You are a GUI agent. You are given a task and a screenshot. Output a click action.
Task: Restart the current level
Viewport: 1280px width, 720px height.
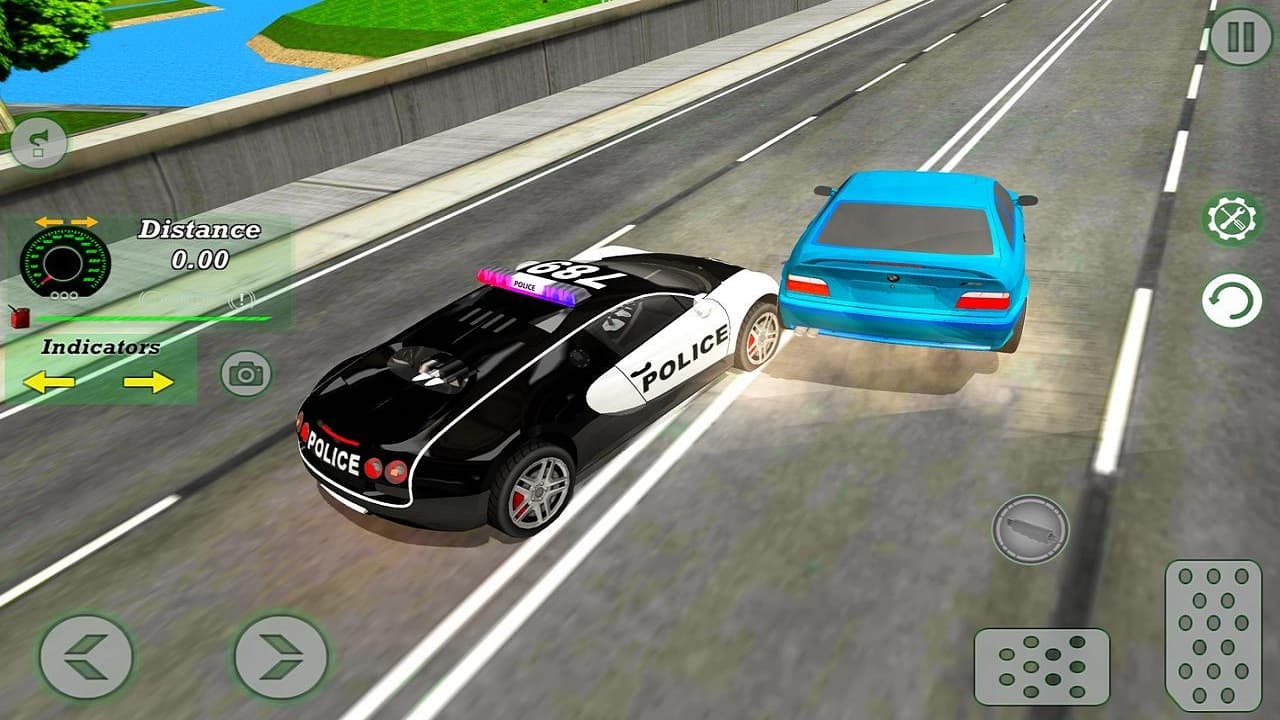pyautogui.click(x=1231, y=299)
